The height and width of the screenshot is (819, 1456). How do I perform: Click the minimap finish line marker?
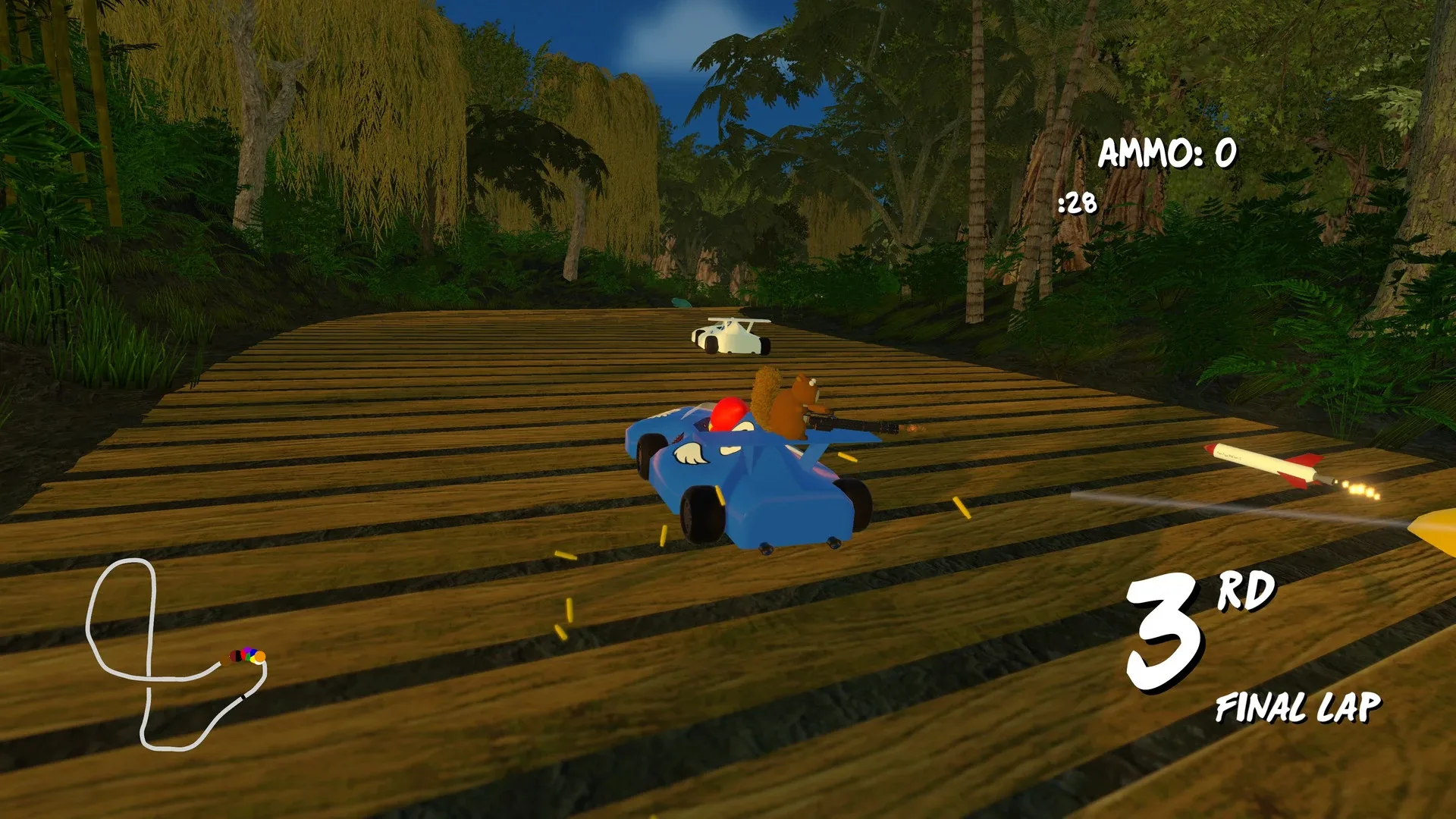click(x=243, y=696)
